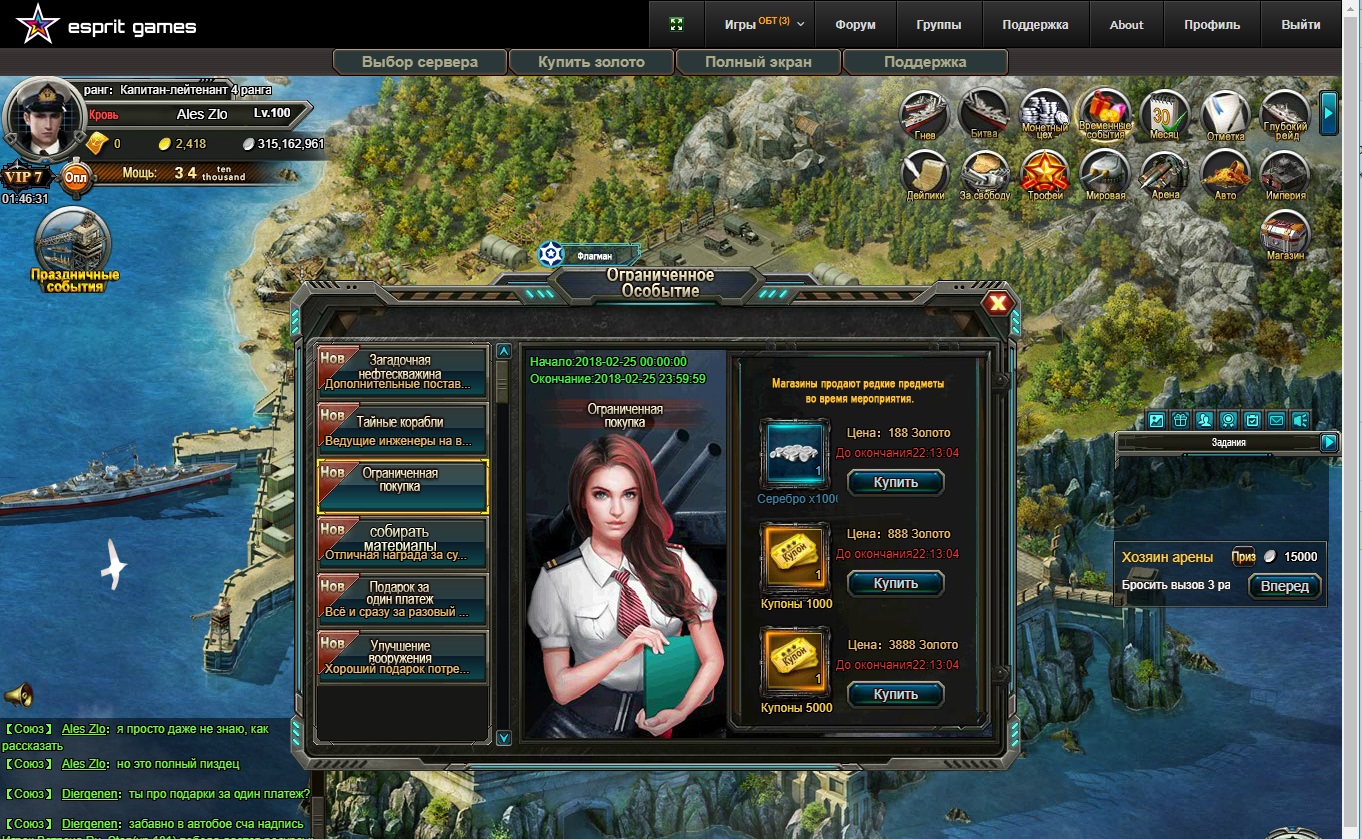Open the Трофеи star icon
Screen dimensions: 1362x839
(x=1045, y=175)
